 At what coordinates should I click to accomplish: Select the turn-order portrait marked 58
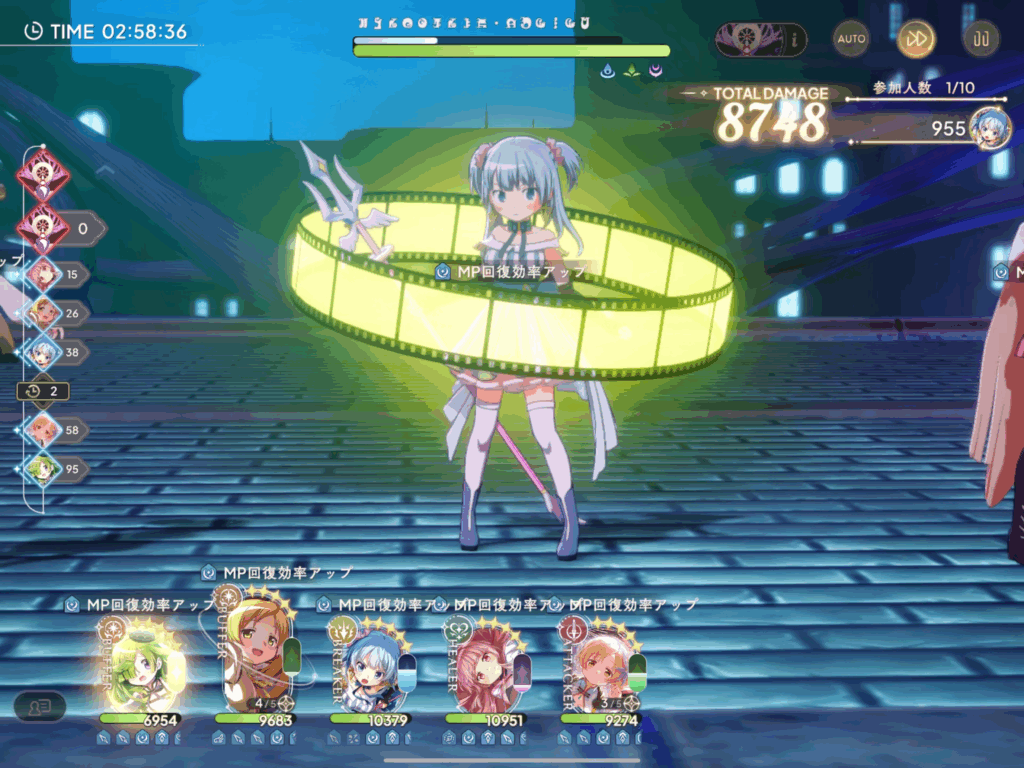[43, 430]
